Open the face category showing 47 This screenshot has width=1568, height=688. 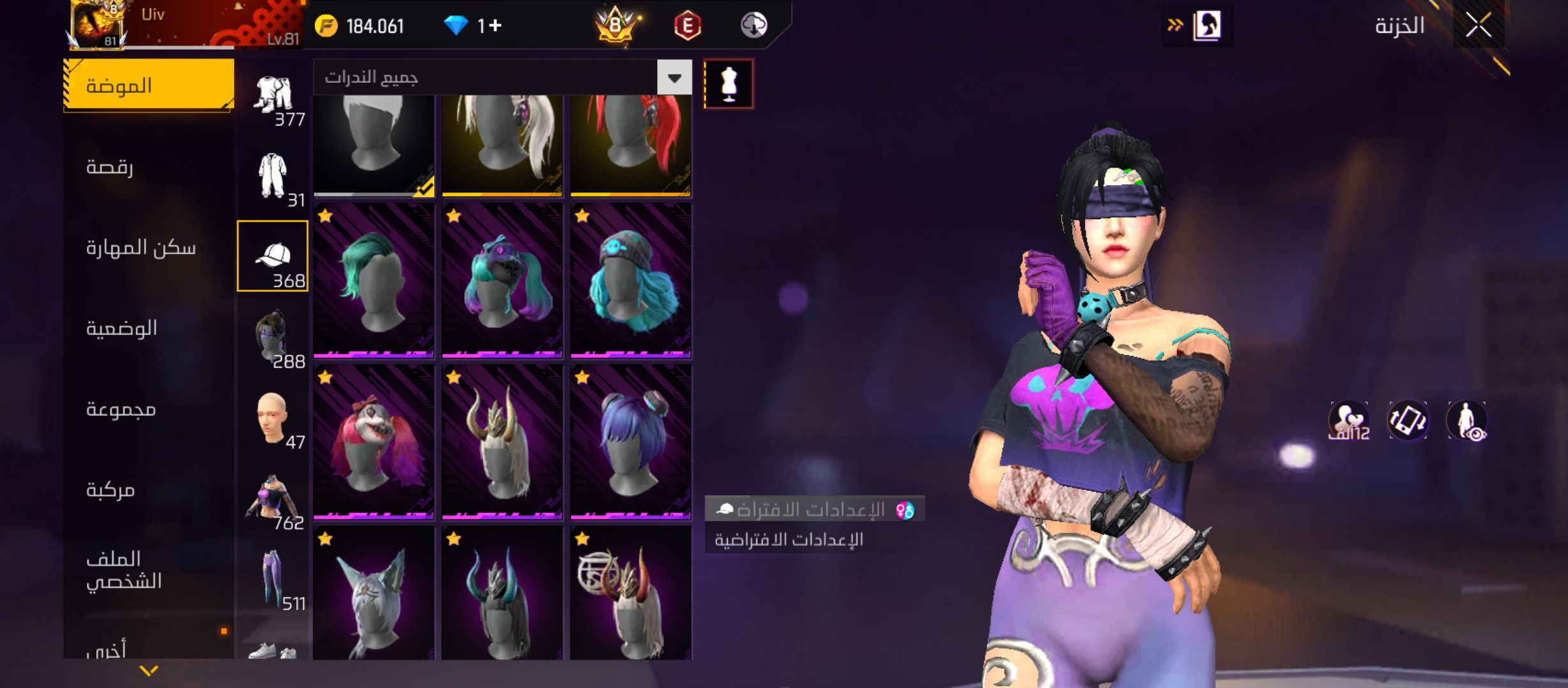point(272,418)
